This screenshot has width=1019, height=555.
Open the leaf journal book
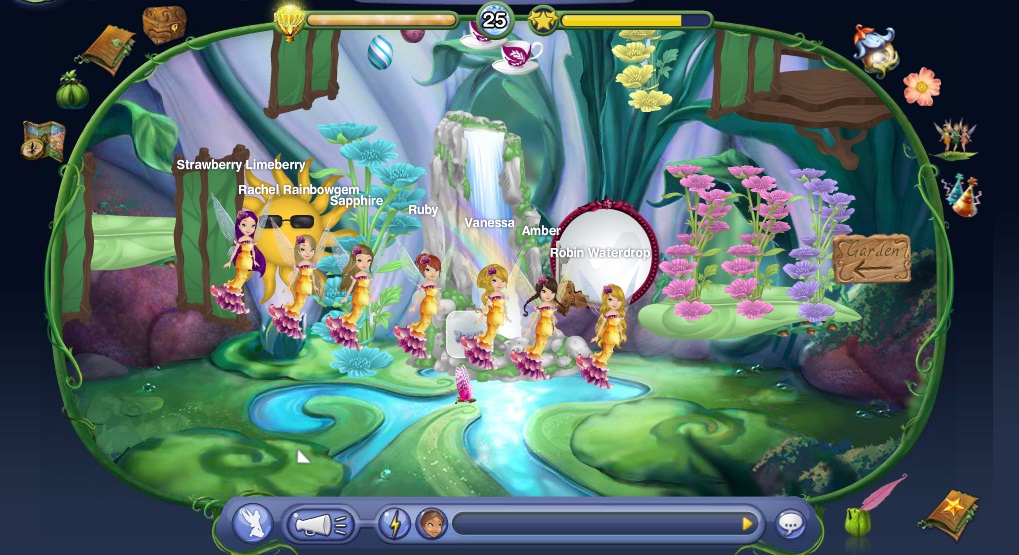click(110, 47)
